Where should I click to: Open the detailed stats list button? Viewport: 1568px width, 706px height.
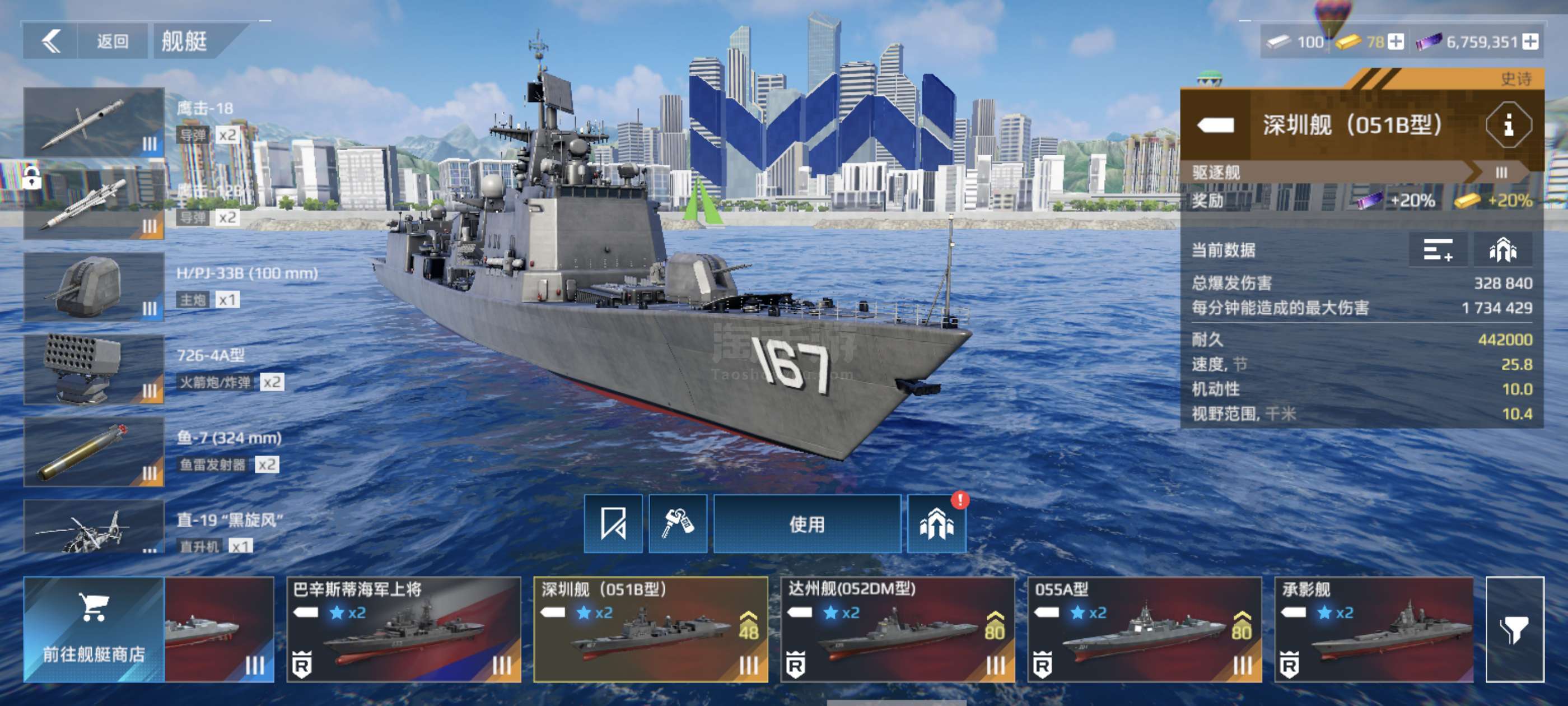point(1438,250)
